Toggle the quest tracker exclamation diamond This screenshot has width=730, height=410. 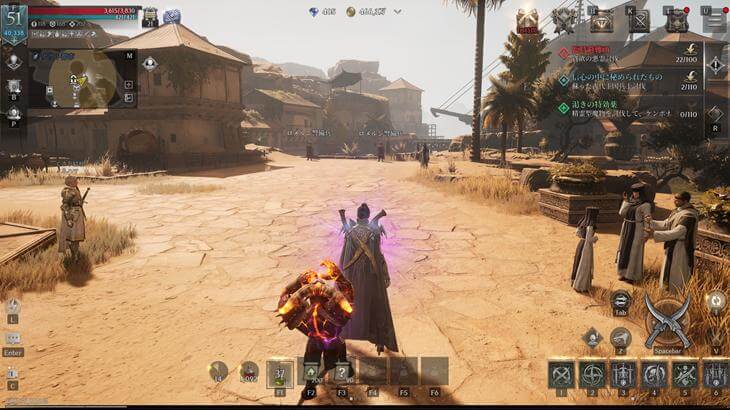pos(716,66)
